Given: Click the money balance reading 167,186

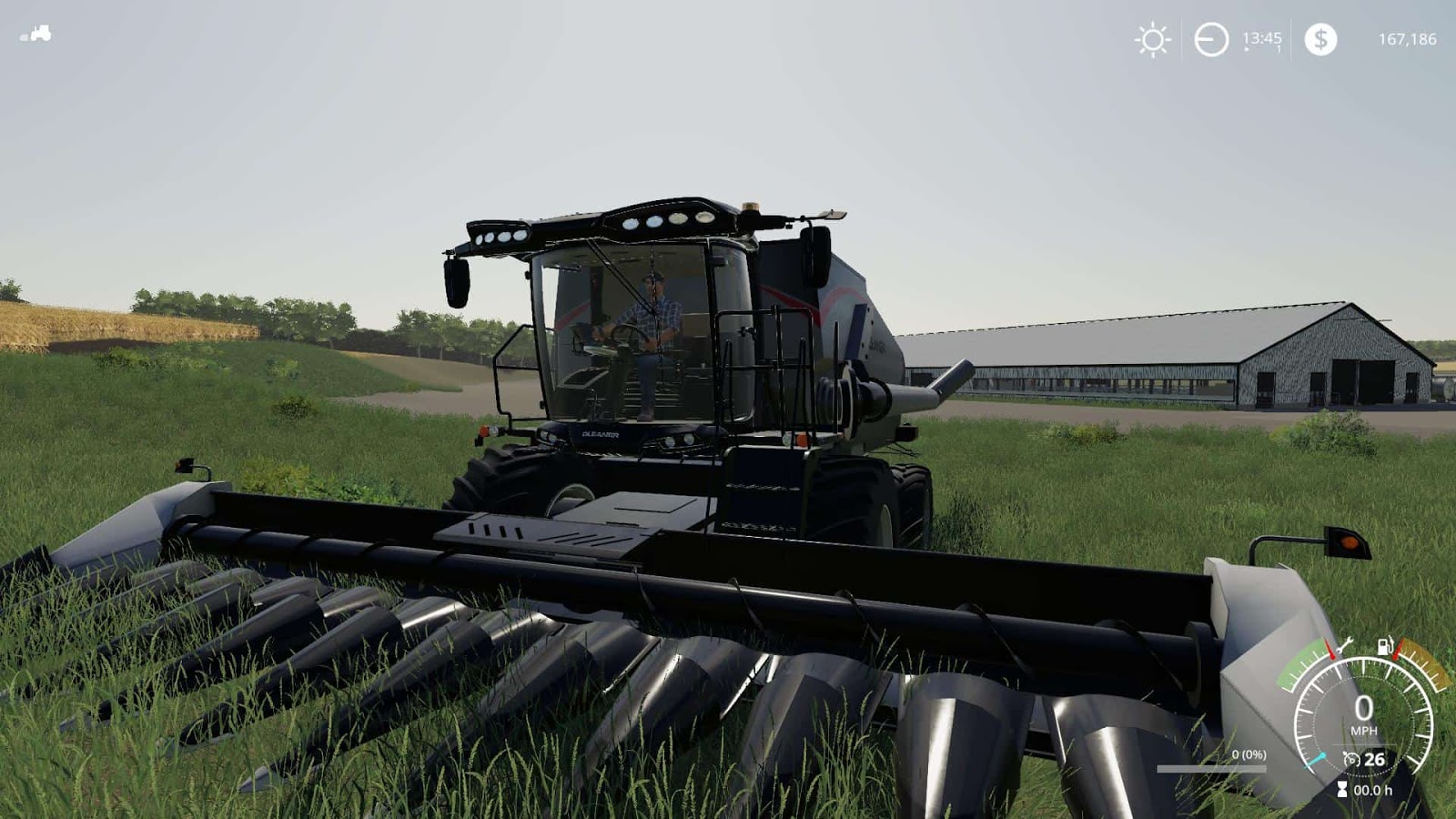Looking at the screenshot, I should [x=1409, y=39].
